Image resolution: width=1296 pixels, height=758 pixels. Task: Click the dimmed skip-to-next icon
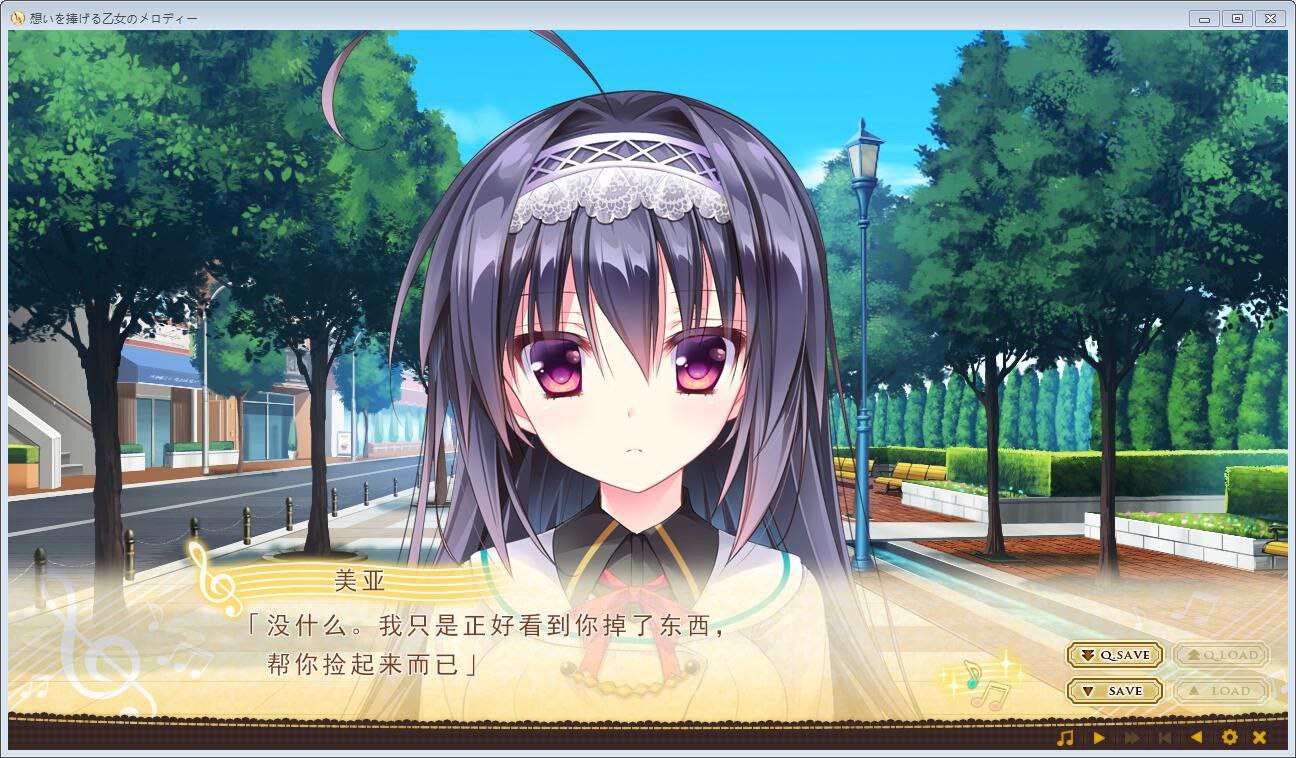[1163, 738]
